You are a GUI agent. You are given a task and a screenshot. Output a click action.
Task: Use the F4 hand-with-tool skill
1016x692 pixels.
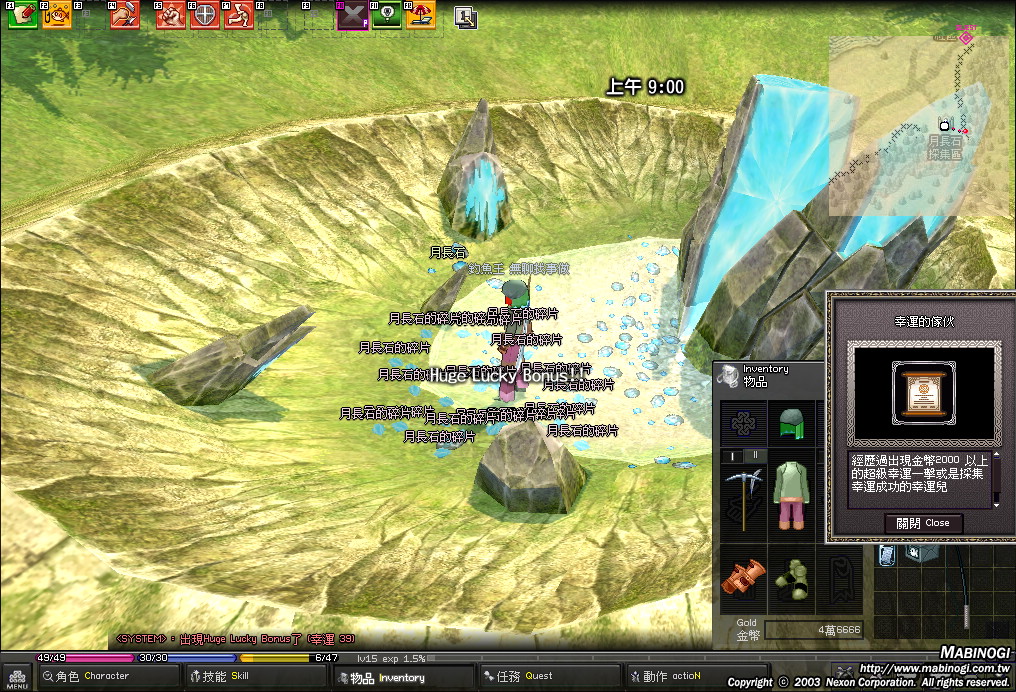tap(124, 15)
